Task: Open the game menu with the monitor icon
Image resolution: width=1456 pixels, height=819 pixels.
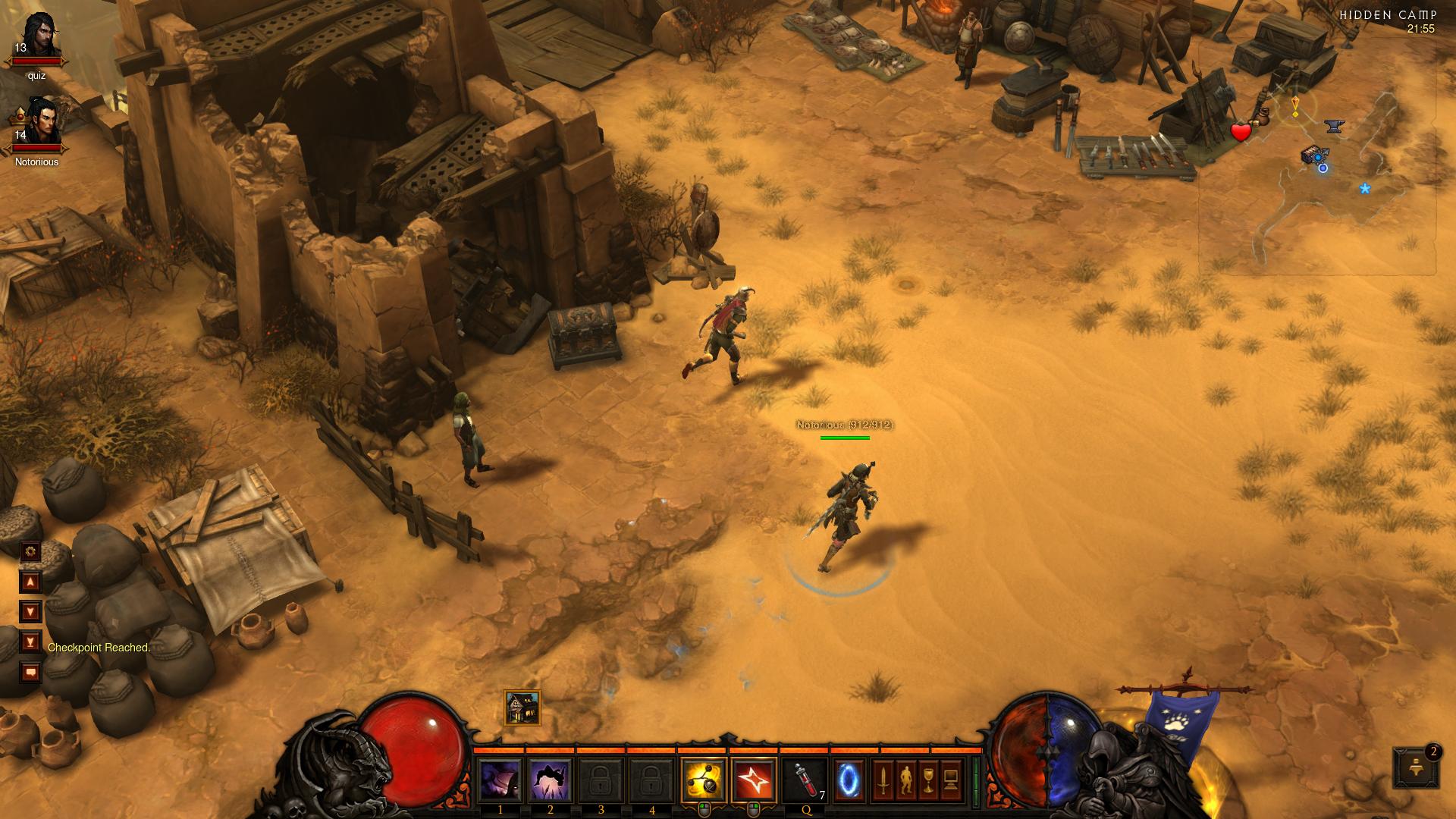Action: tap(950, 779)
